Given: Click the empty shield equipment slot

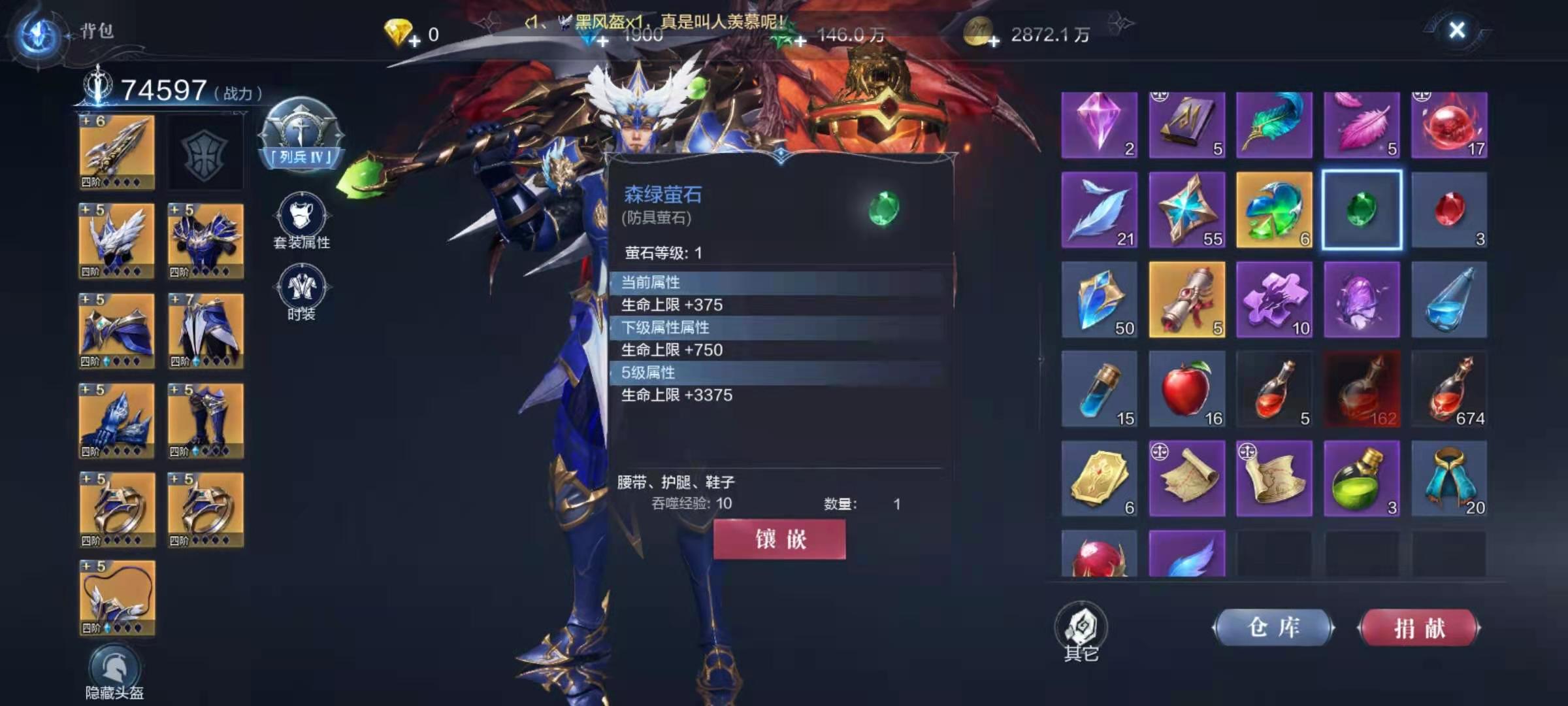Looking at the screenshot, I should point(204,149).
